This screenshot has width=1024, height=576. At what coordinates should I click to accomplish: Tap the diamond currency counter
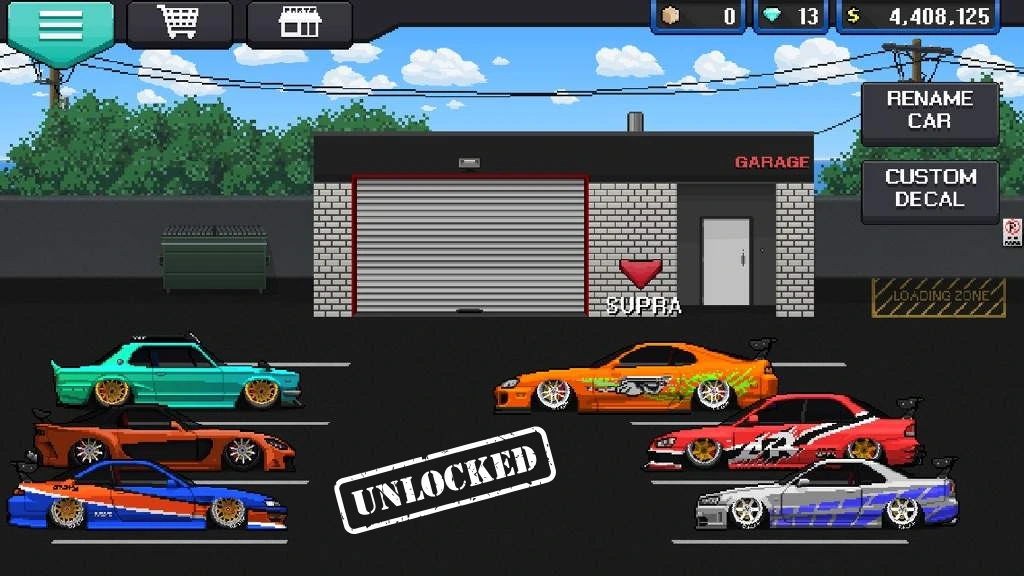(789, 17)
